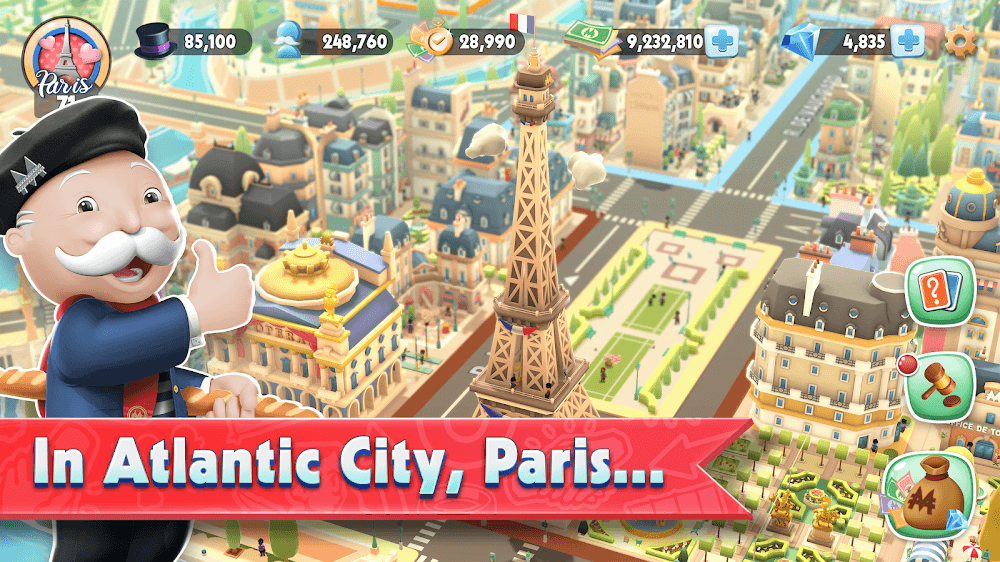1000x562 pixels.
Task: Open the auction gavel button
Action: click(x=940, y=386)
